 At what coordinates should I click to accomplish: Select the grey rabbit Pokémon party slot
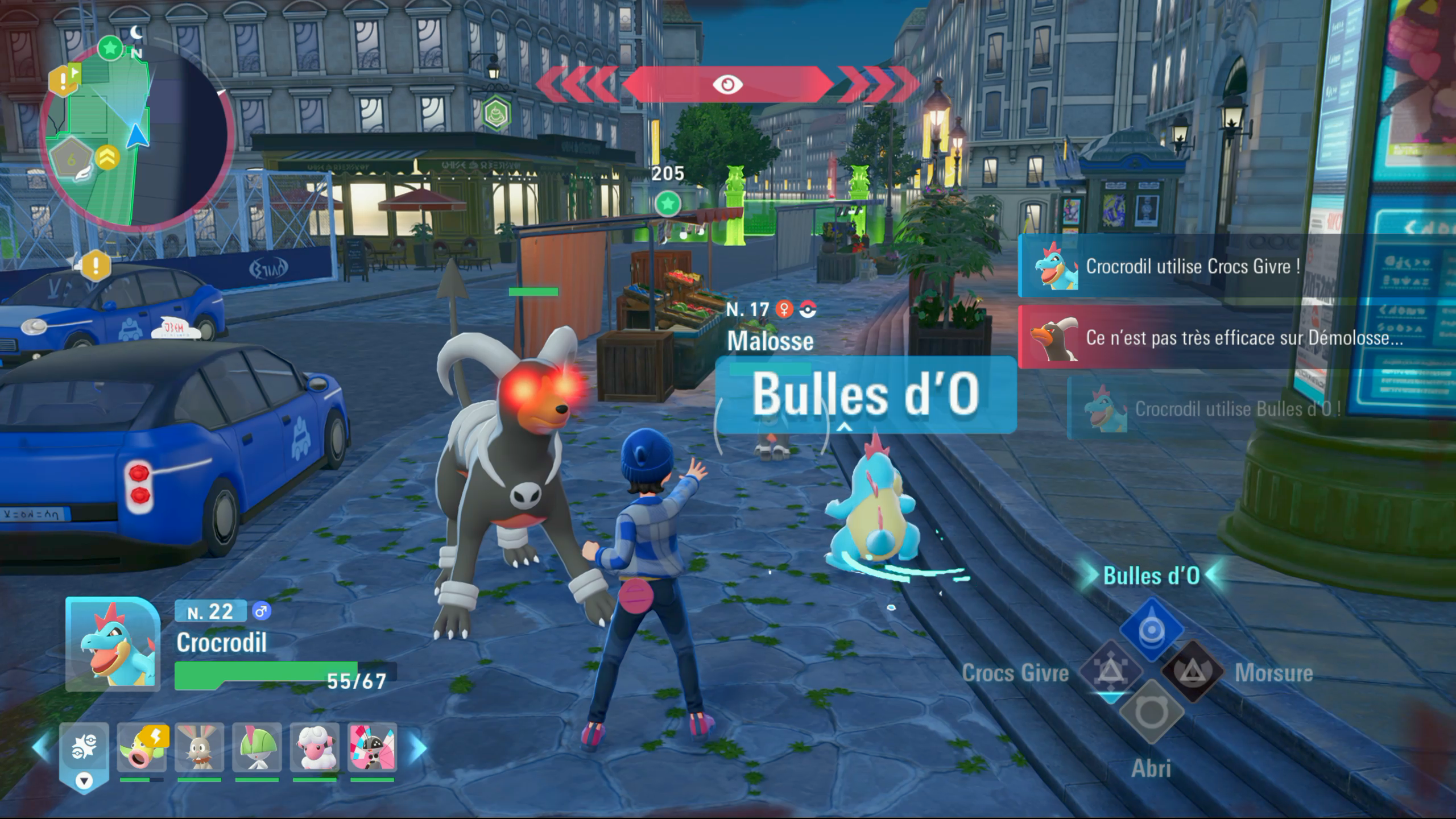(x=199, y=747)
